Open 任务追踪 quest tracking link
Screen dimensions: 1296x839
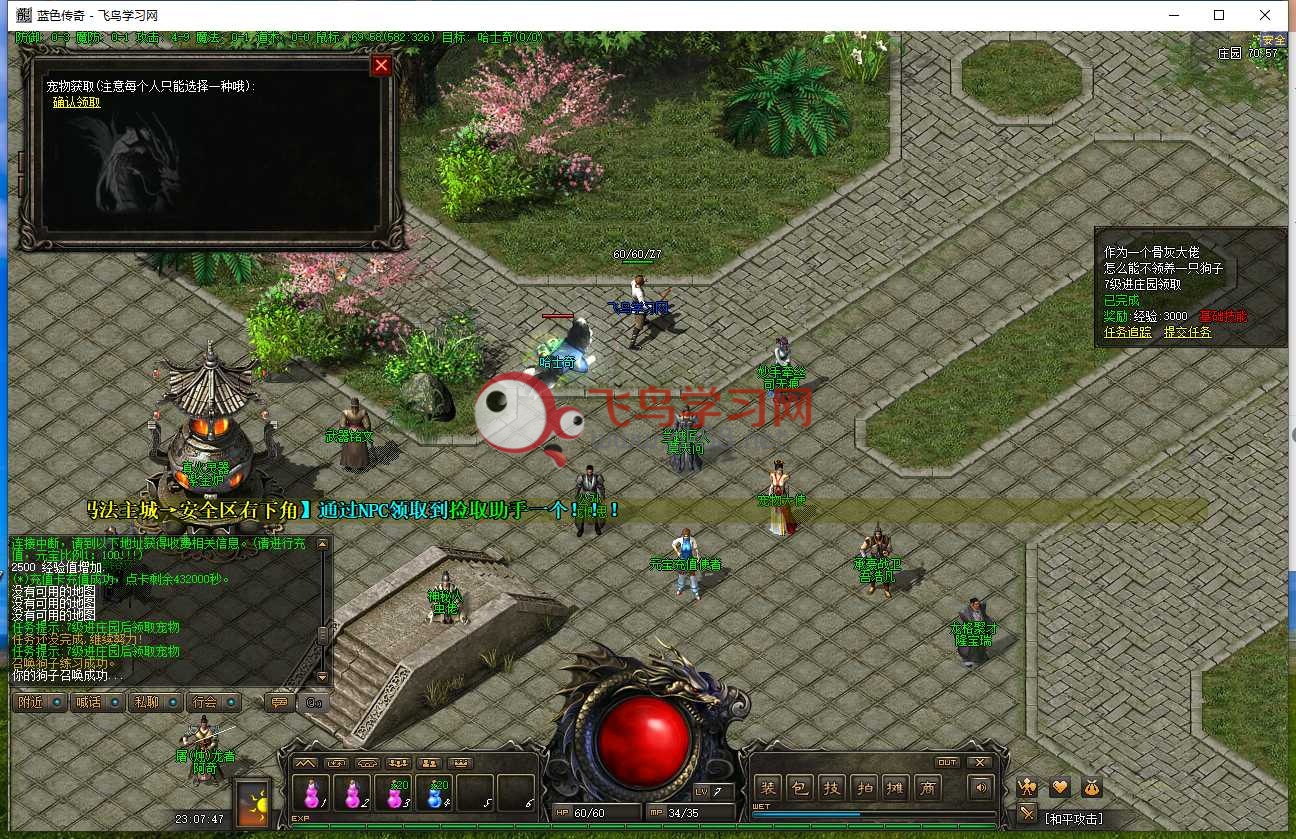click(x=1127, y=332)
